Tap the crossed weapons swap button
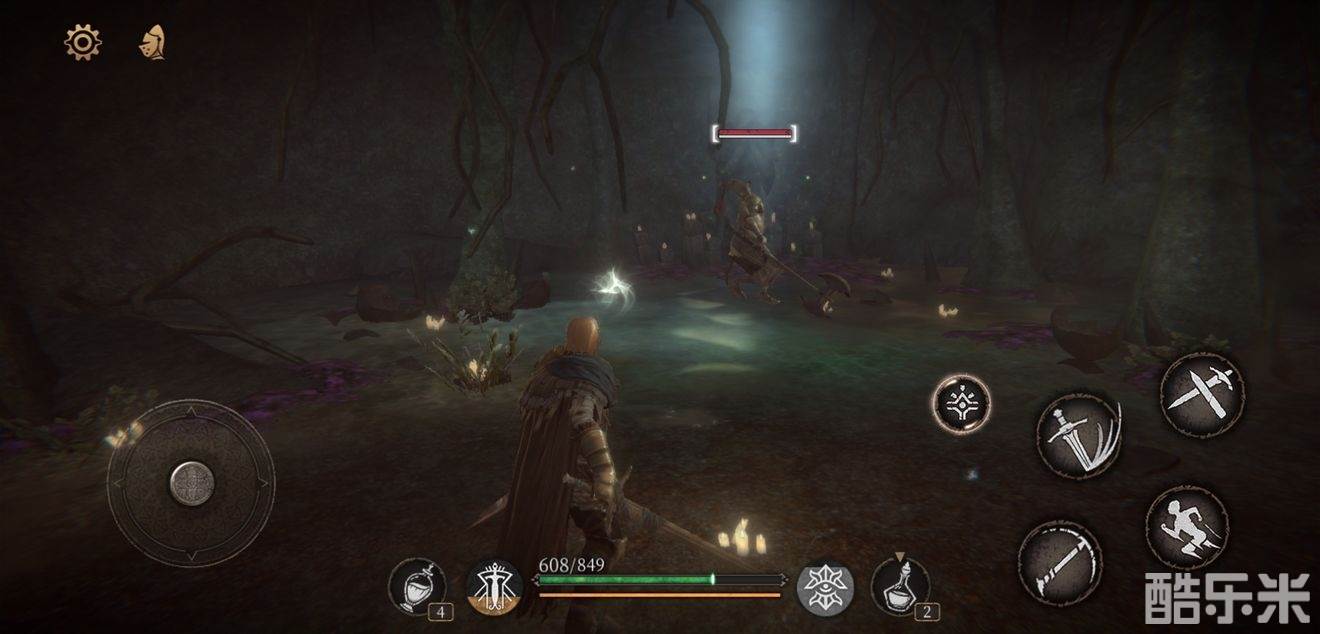This screenshot has width=1320, height=634. [1202, 393]
